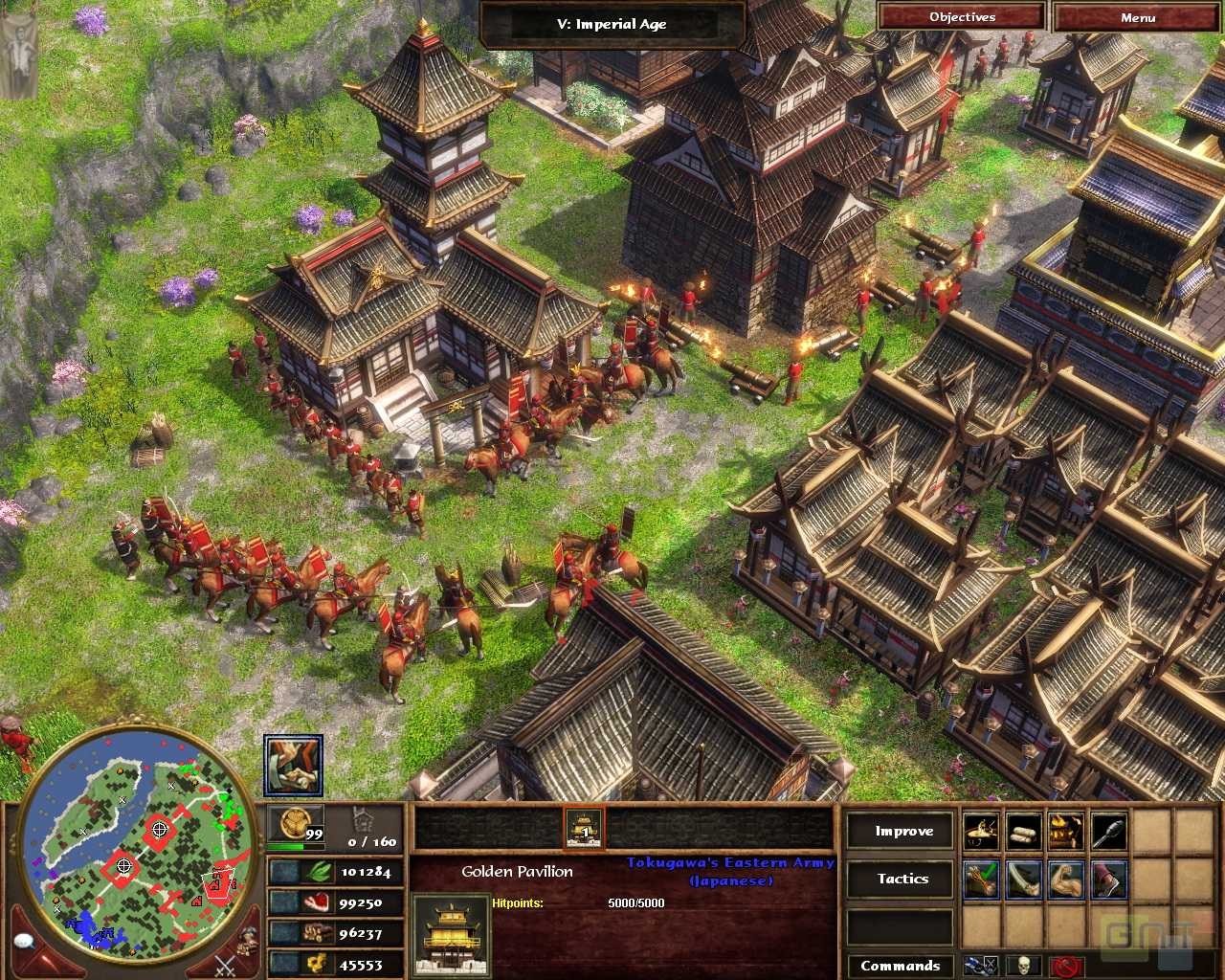This screenshot has width=1225, height=980.
Task: Click the green experience progress bar
Action: 297,846
